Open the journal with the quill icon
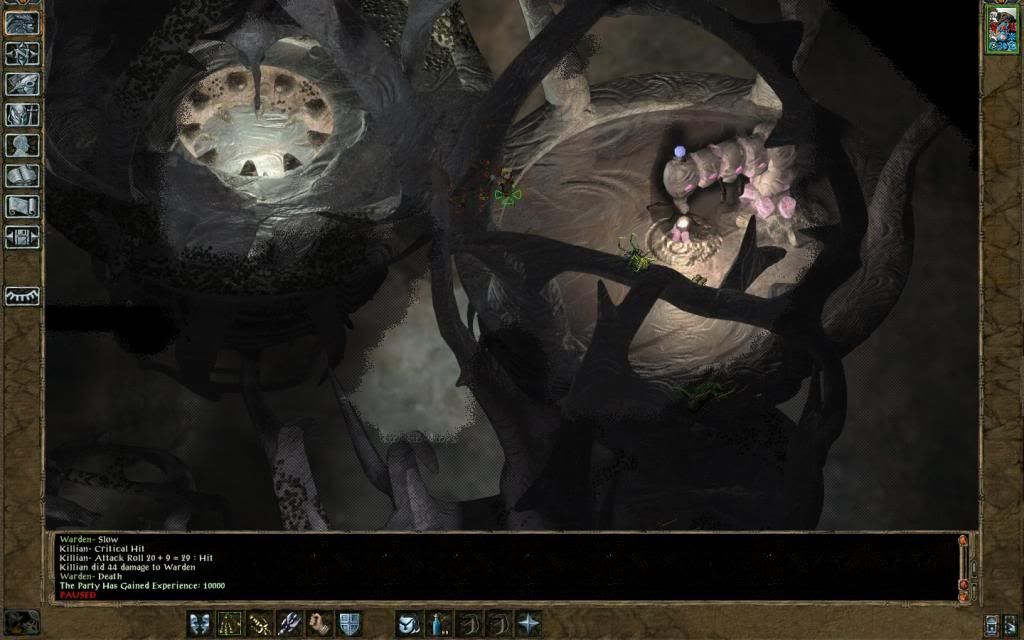The image size is (1024, 640). [x=22, y=84]
